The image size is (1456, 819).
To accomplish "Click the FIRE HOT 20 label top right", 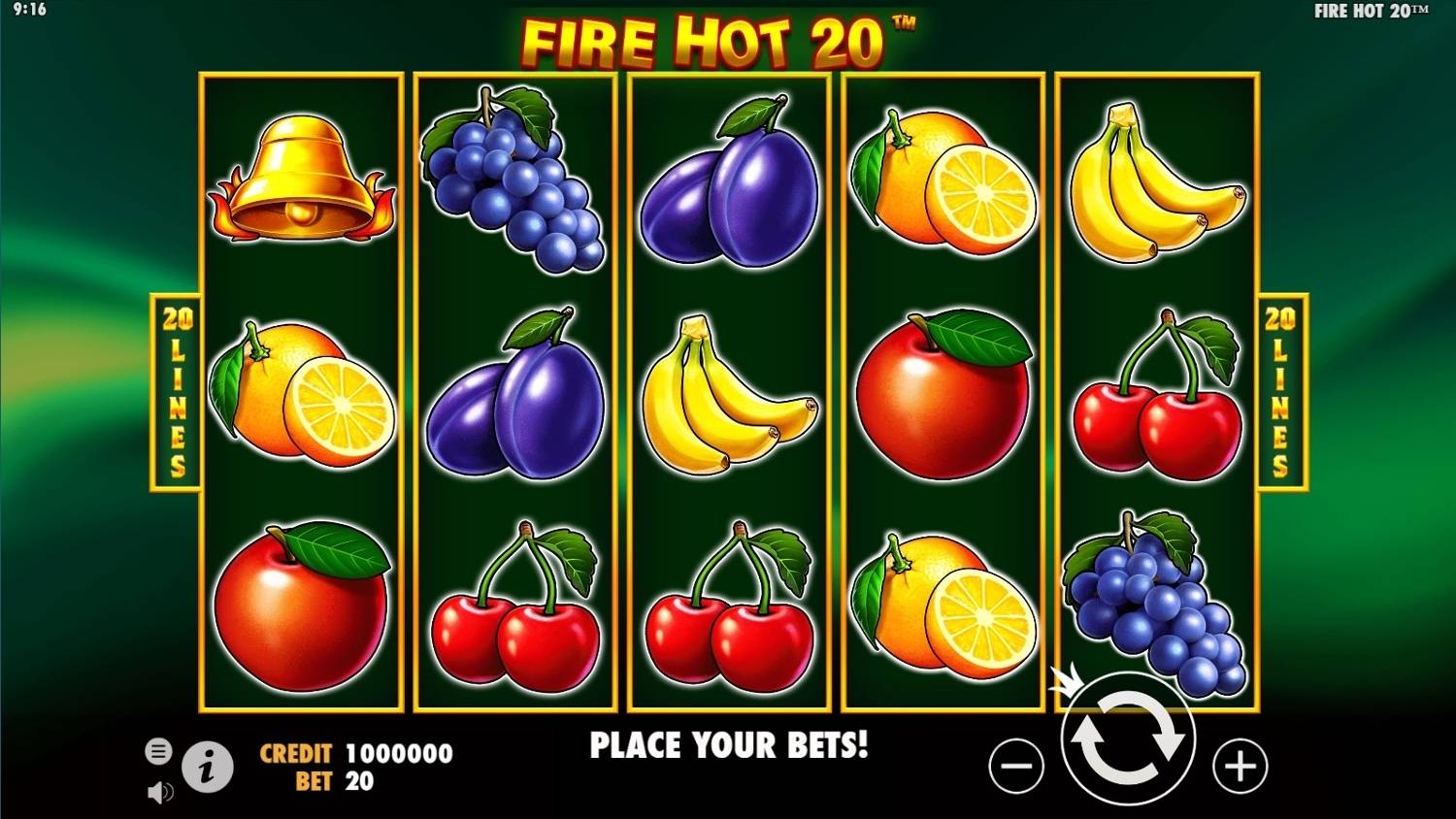I will tap(1369, 12).
